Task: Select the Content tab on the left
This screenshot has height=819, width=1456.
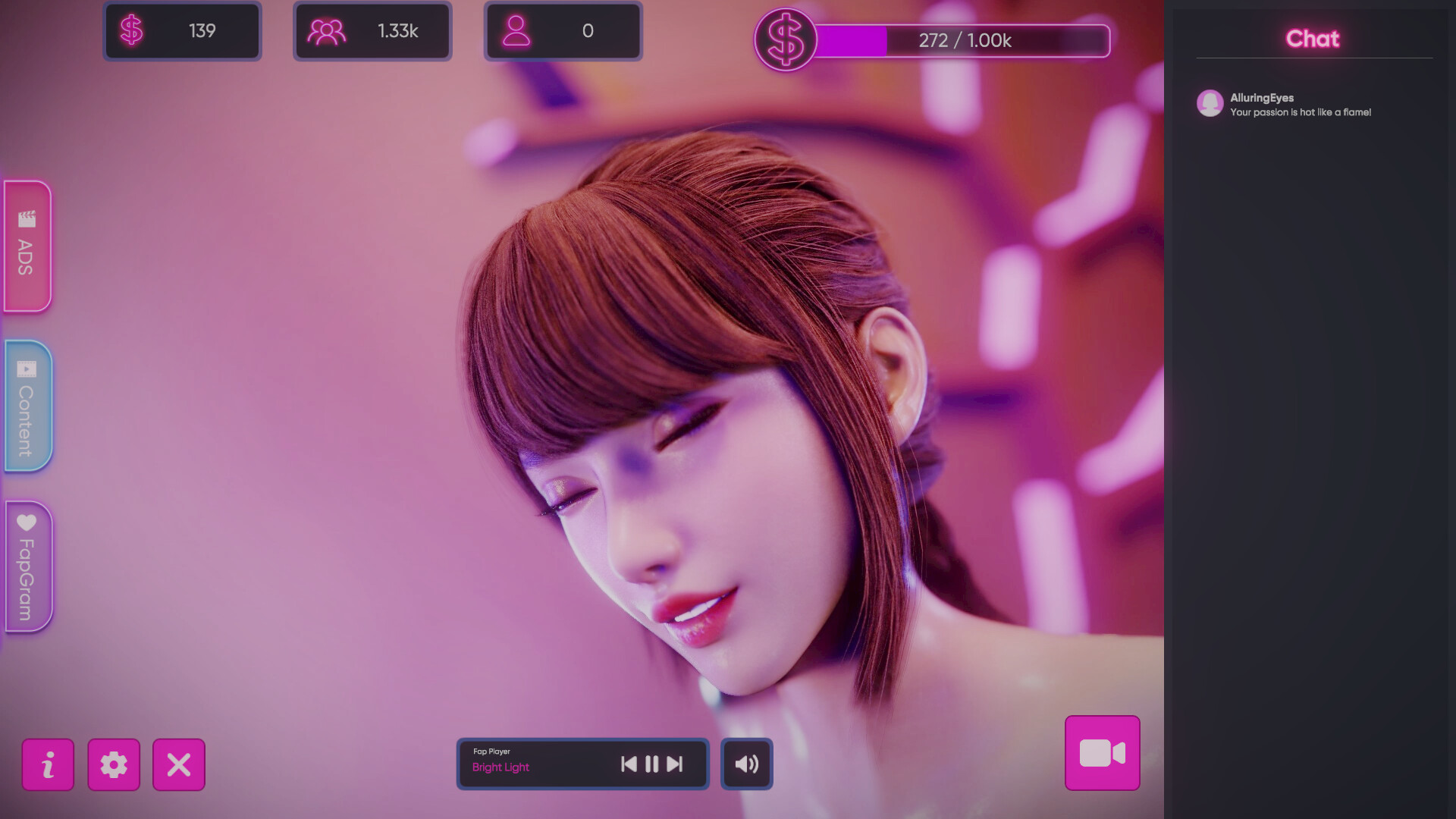Action: coord(27,406)
